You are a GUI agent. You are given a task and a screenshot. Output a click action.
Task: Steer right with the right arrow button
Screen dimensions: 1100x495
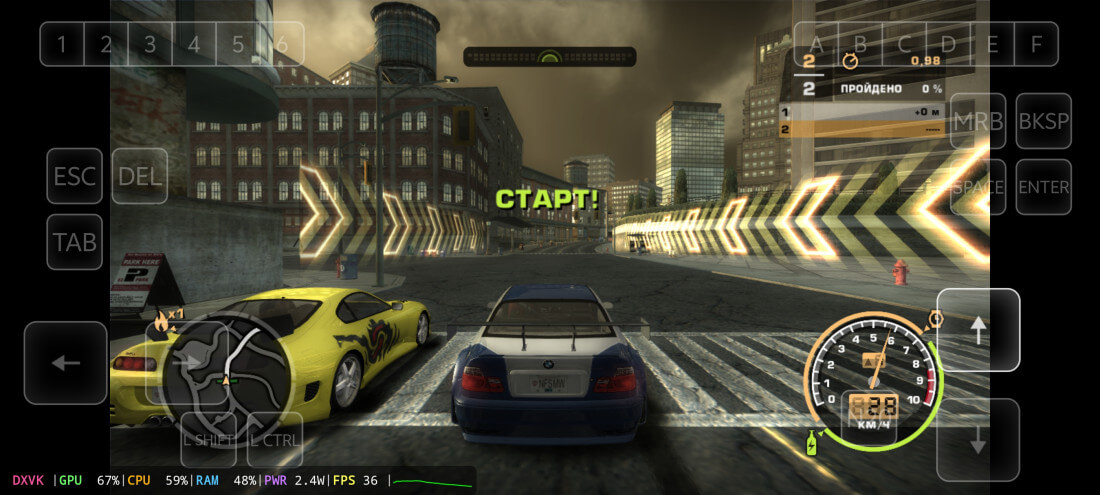click(x=187, y=362)
